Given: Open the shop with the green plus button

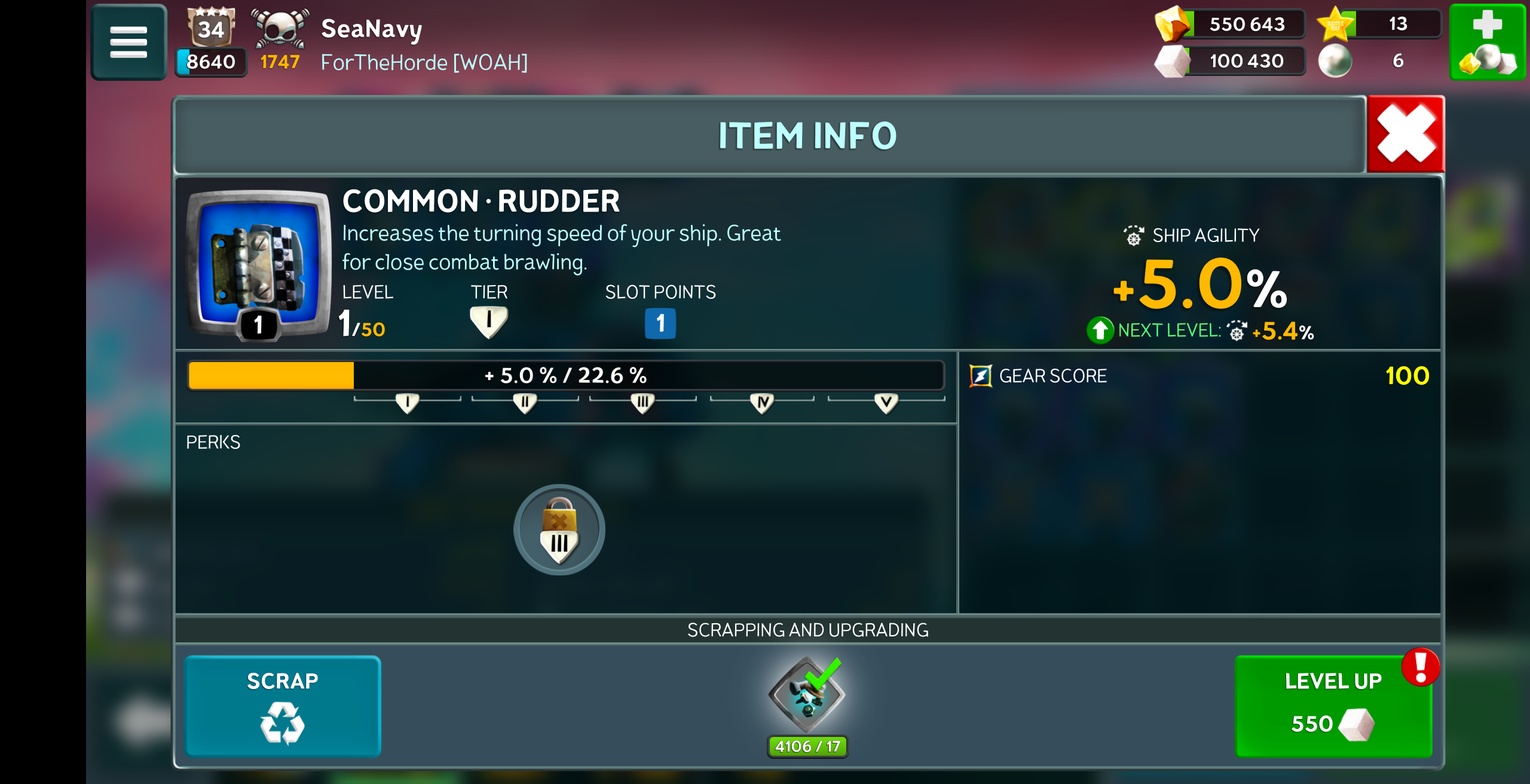Looking at the screenshot, I should 1487,42.
